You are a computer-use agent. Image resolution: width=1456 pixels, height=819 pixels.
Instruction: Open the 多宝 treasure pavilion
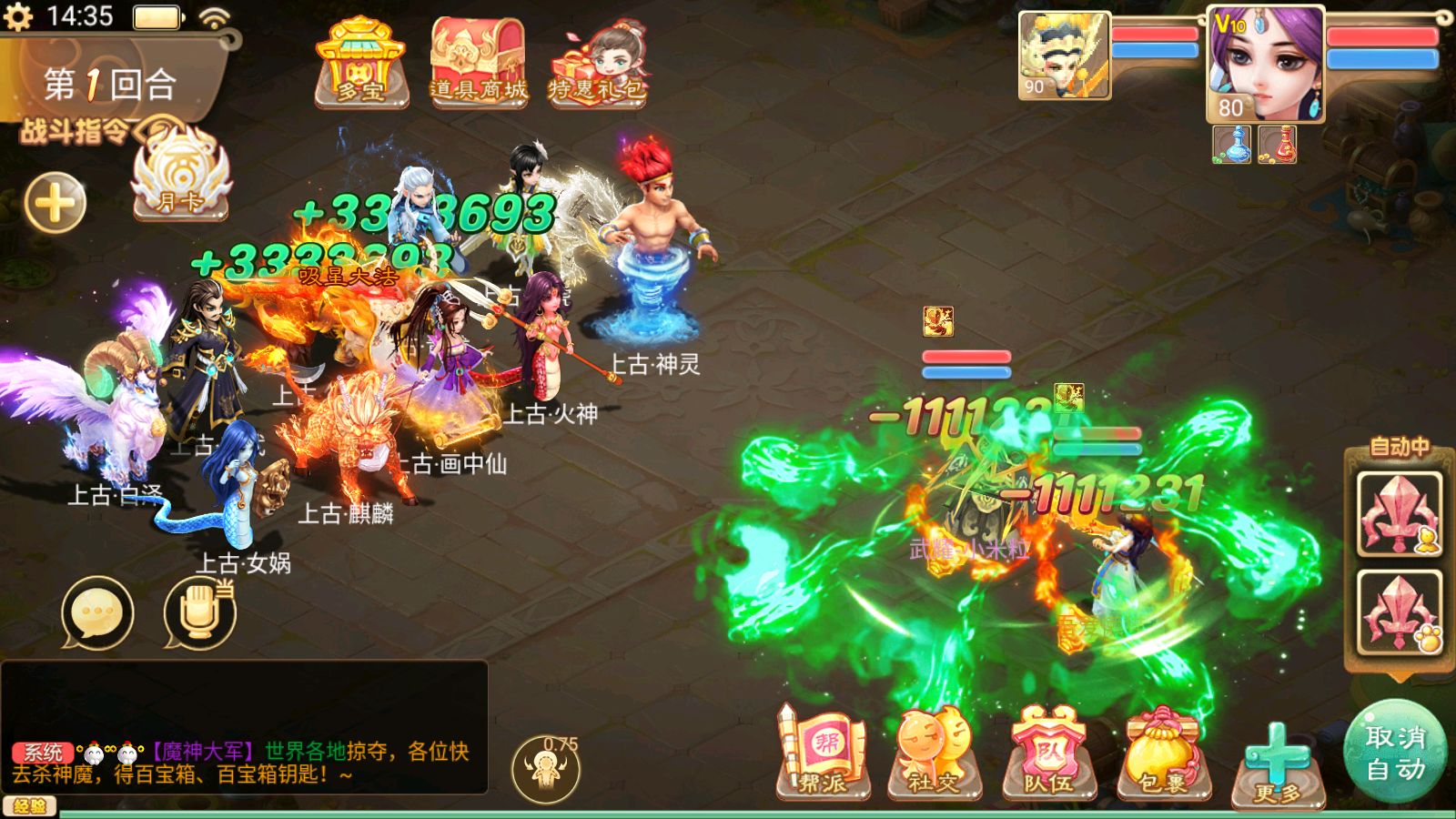click(x=360, y=64)
